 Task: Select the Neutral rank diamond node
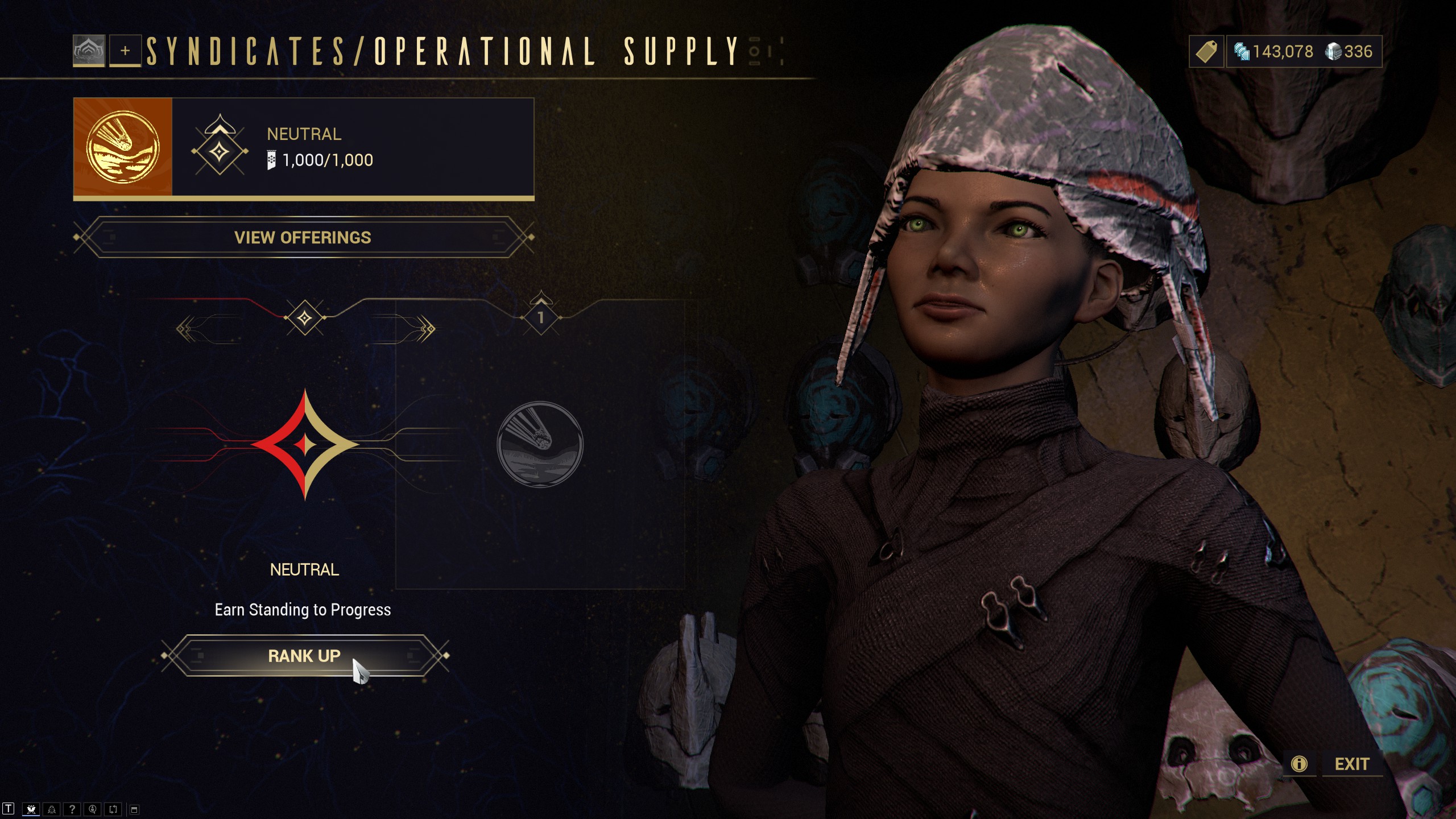tap(305, 317)
